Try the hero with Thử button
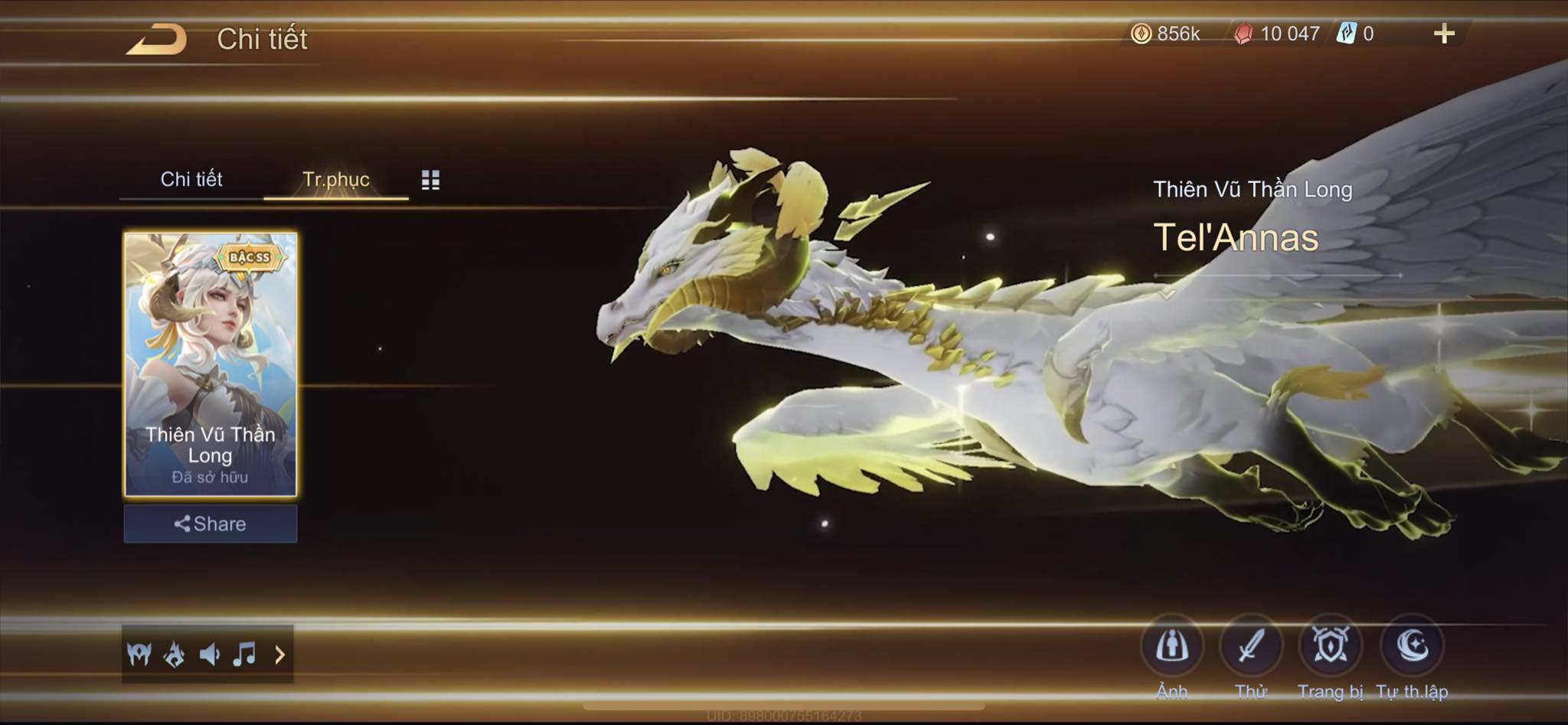Image resolution: width=1568 pixels, height=725 pixels. (1251, 646)
